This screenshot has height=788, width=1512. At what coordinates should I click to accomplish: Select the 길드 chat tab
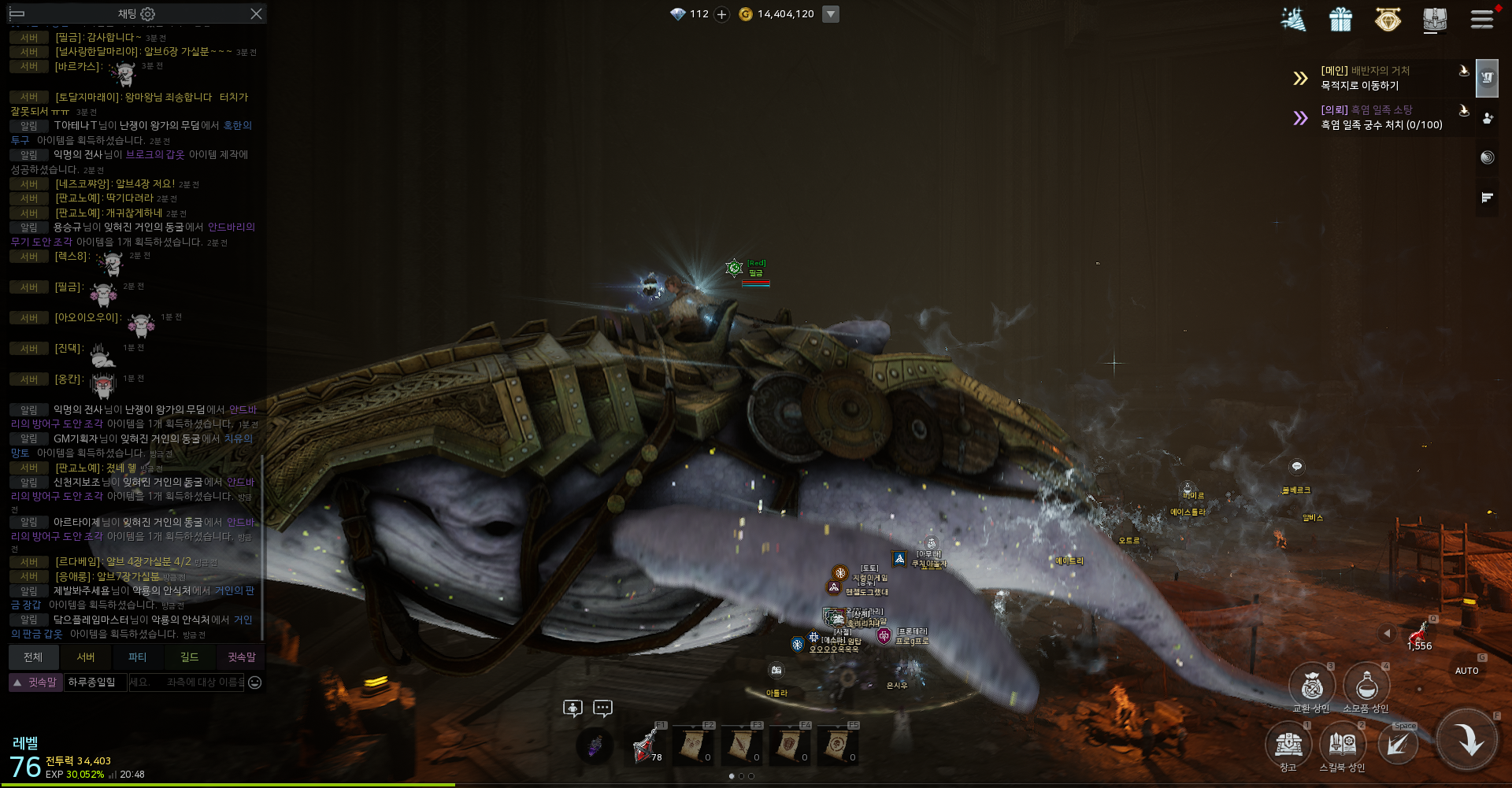point(190,657)
